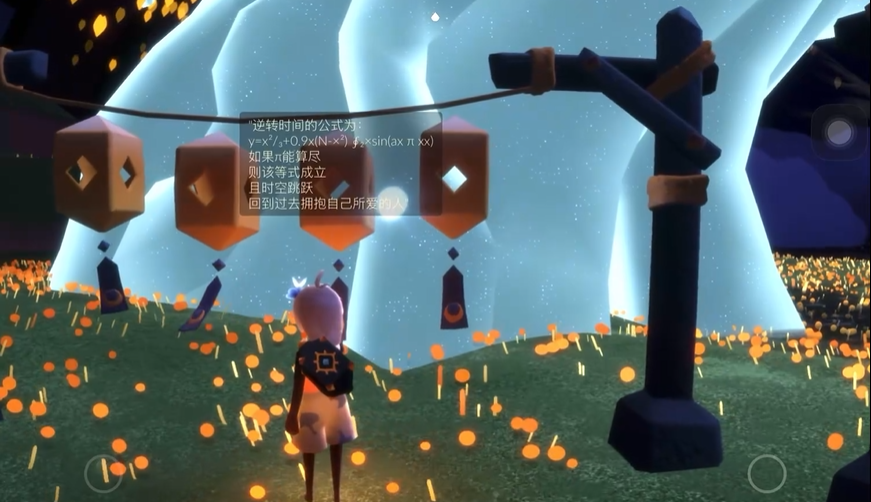
Task: Touch the right camera control ring
Action: [767, 472]
